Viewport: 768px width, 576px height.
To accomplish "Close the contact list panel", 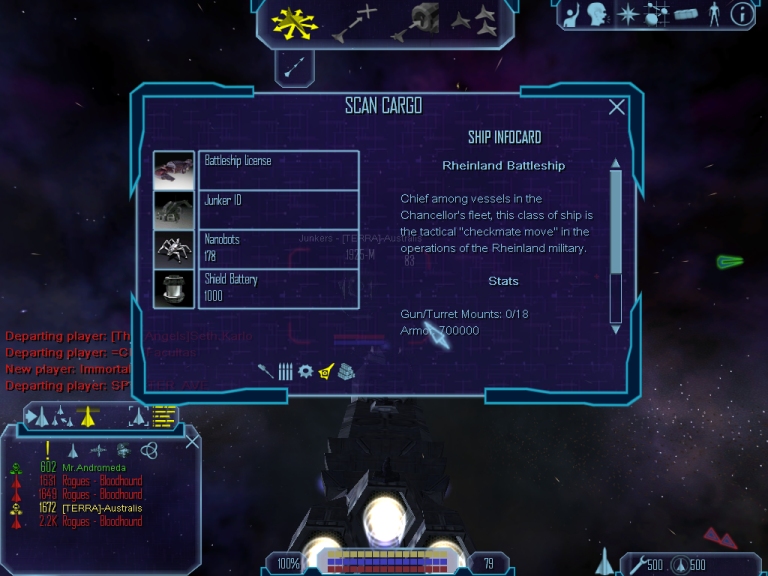I will [x=193, y=441].
